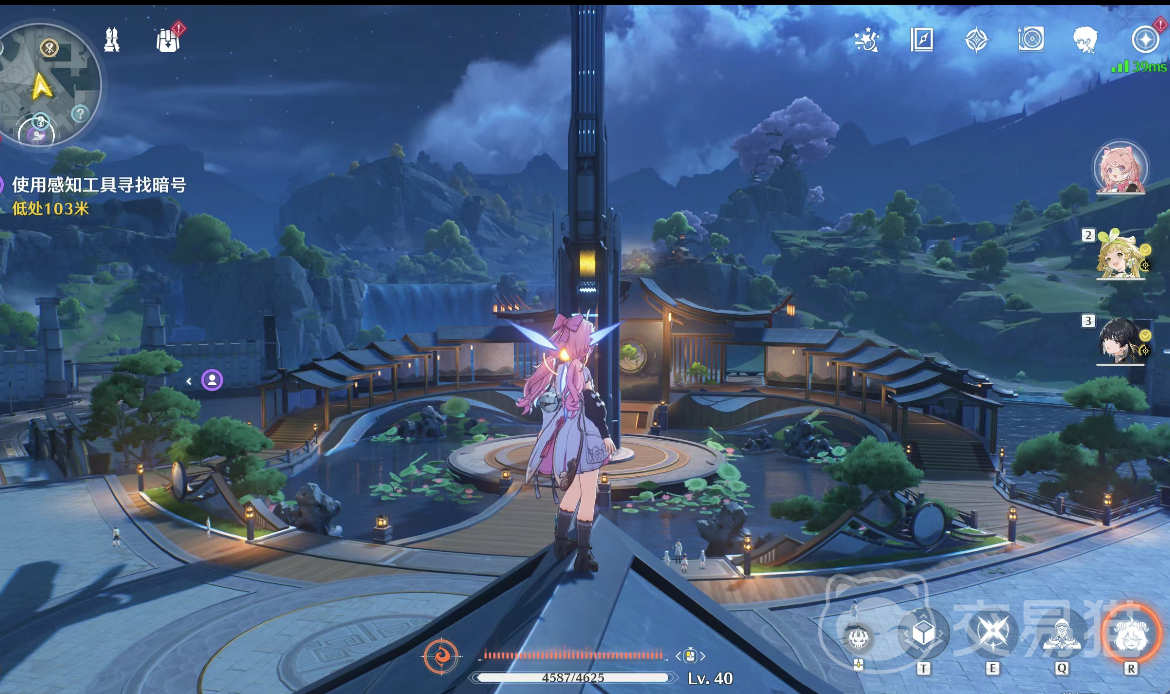Open the character head profile icon
Screen dimensions: 1170x694
(1085, 40)
